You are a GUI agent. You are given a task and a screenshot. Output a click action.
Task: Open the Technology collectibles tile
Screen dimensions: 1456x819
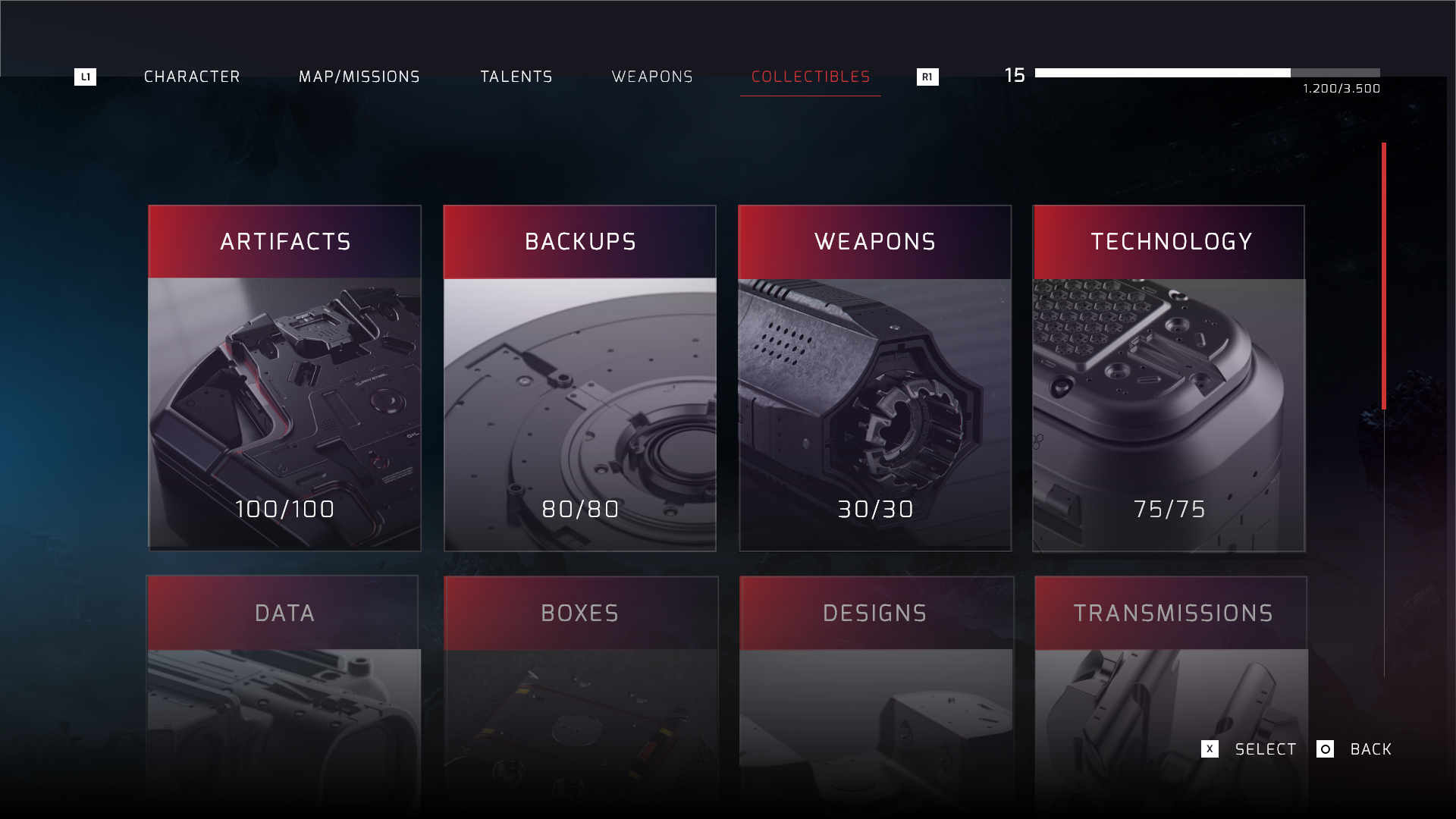click(1169, 378)
